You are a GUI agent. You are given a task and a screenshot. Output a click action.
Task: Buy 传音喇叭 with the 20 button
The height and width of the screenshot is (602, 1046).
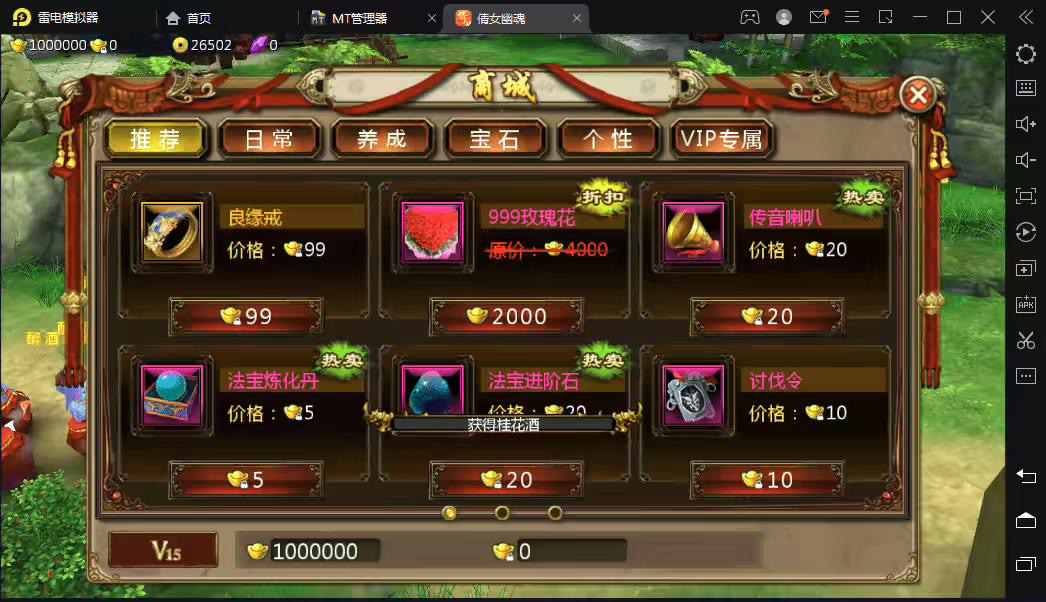[767, 316]
